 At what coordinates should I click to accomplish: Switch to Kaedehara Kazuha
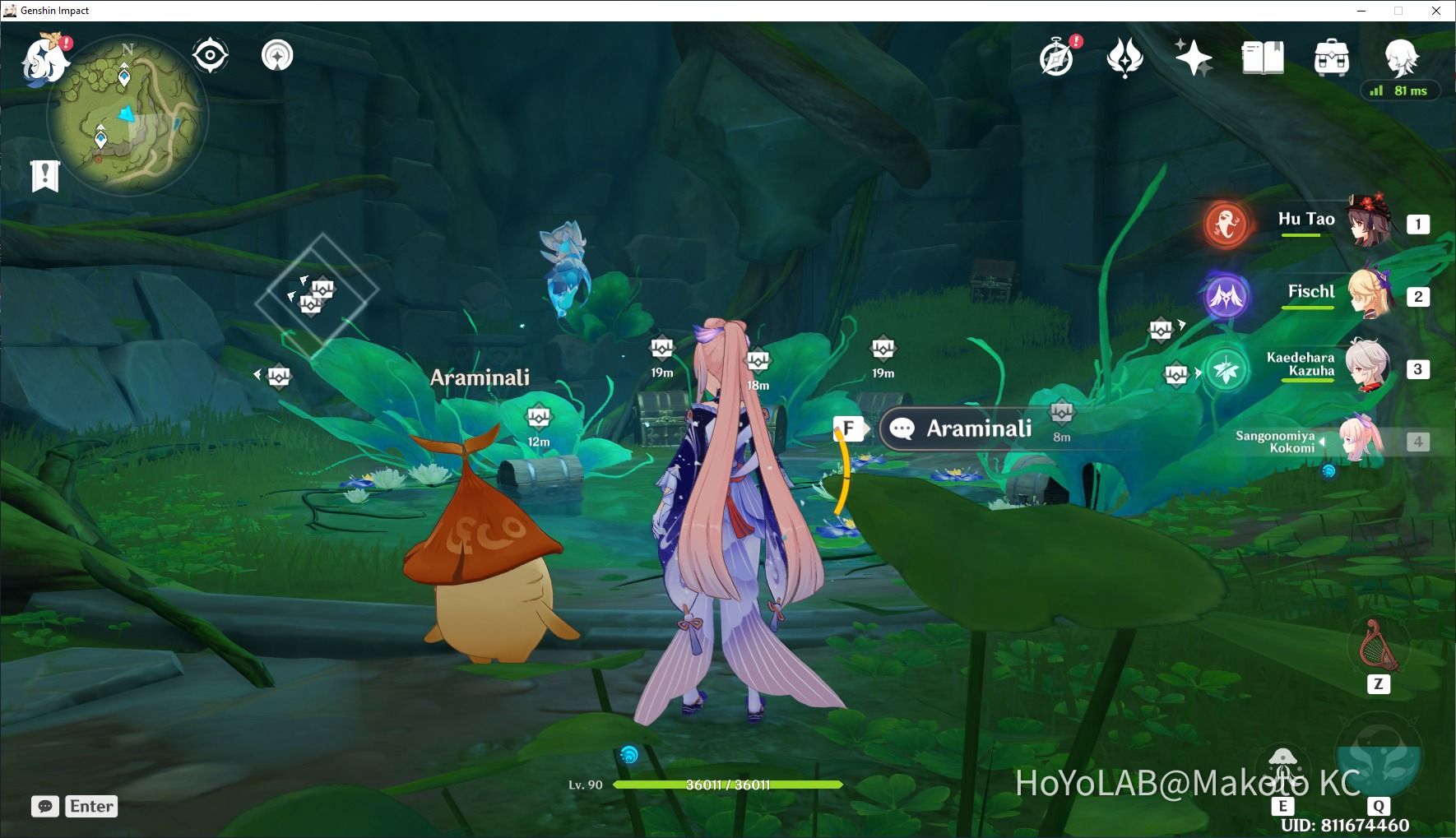click(x=1367, y=368)
